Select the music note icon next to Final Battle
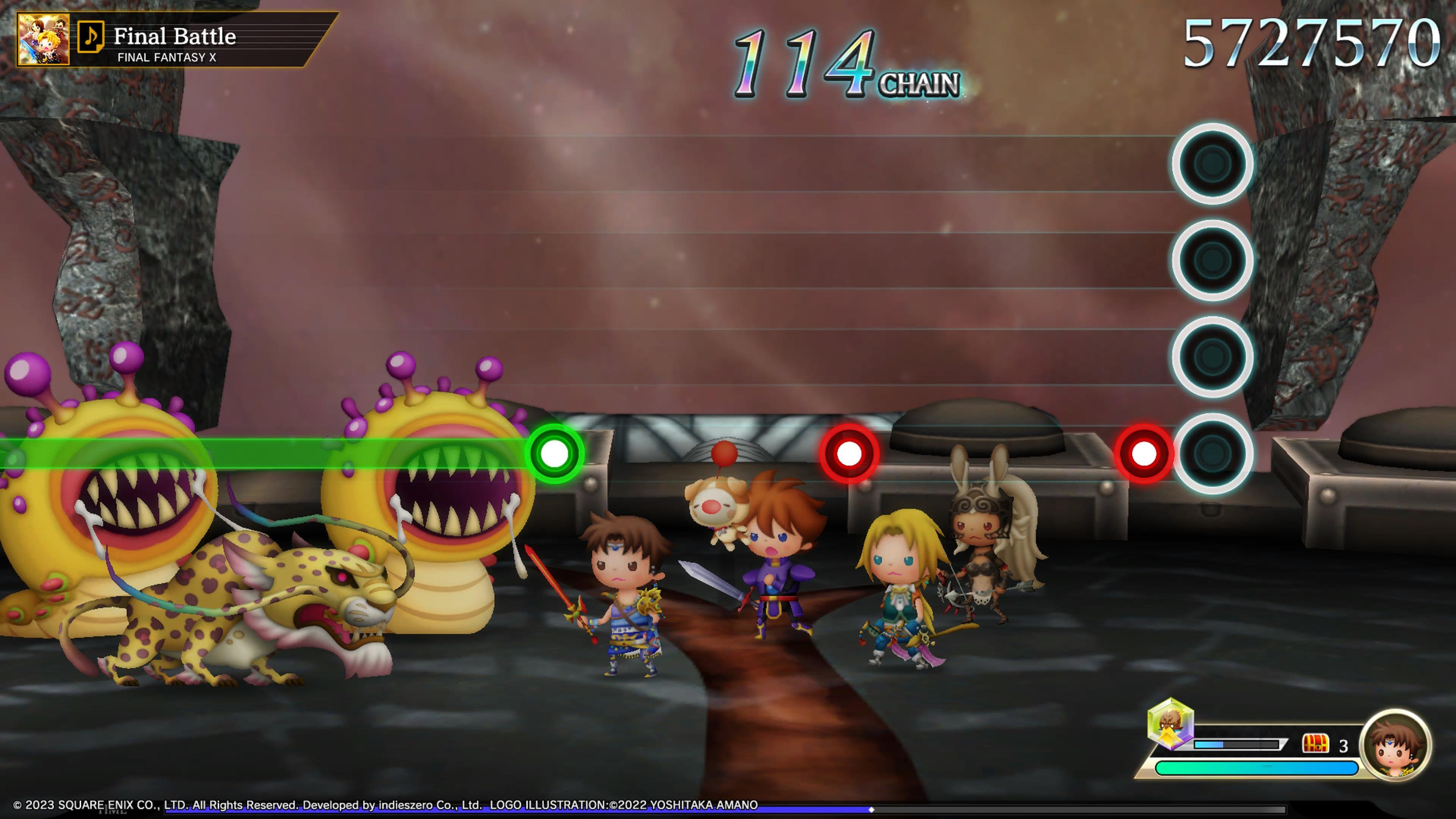Image resolution: width=1456 pixels, height=819 pixels. pyautogui.click(x=91, y=37)
